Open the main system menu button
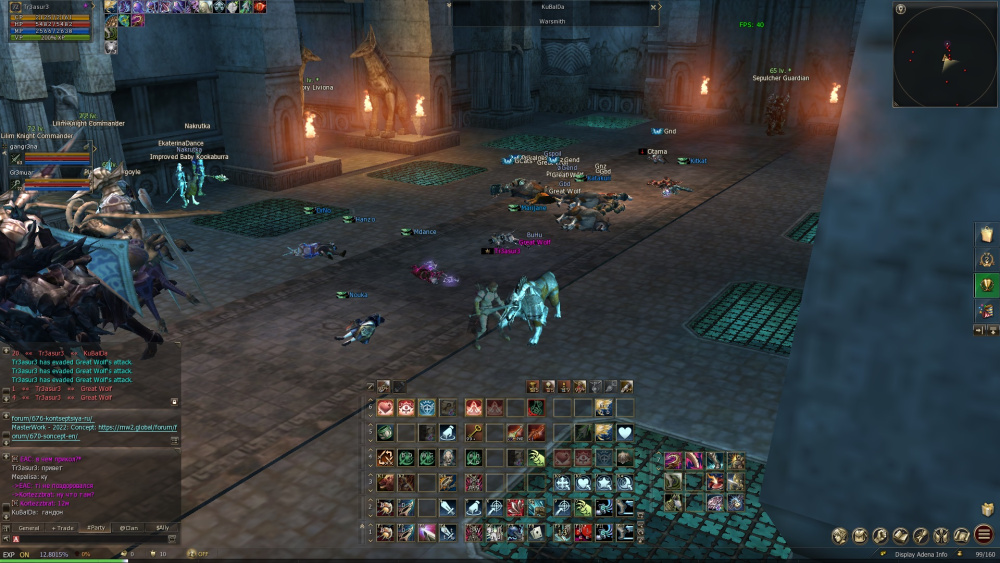The width and height of the screenshot is (1000, 563). click(x=984, y=535)
